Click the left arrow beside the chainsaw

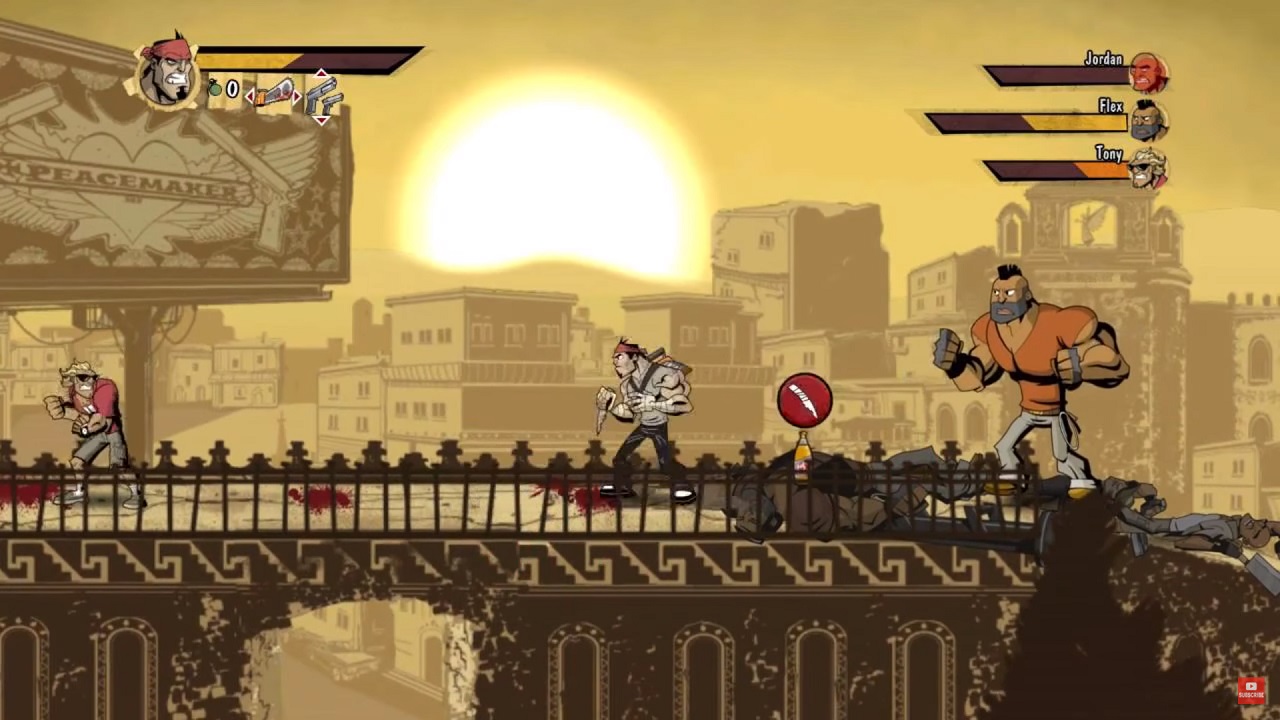pyautogui.click(x=249, y=96)
